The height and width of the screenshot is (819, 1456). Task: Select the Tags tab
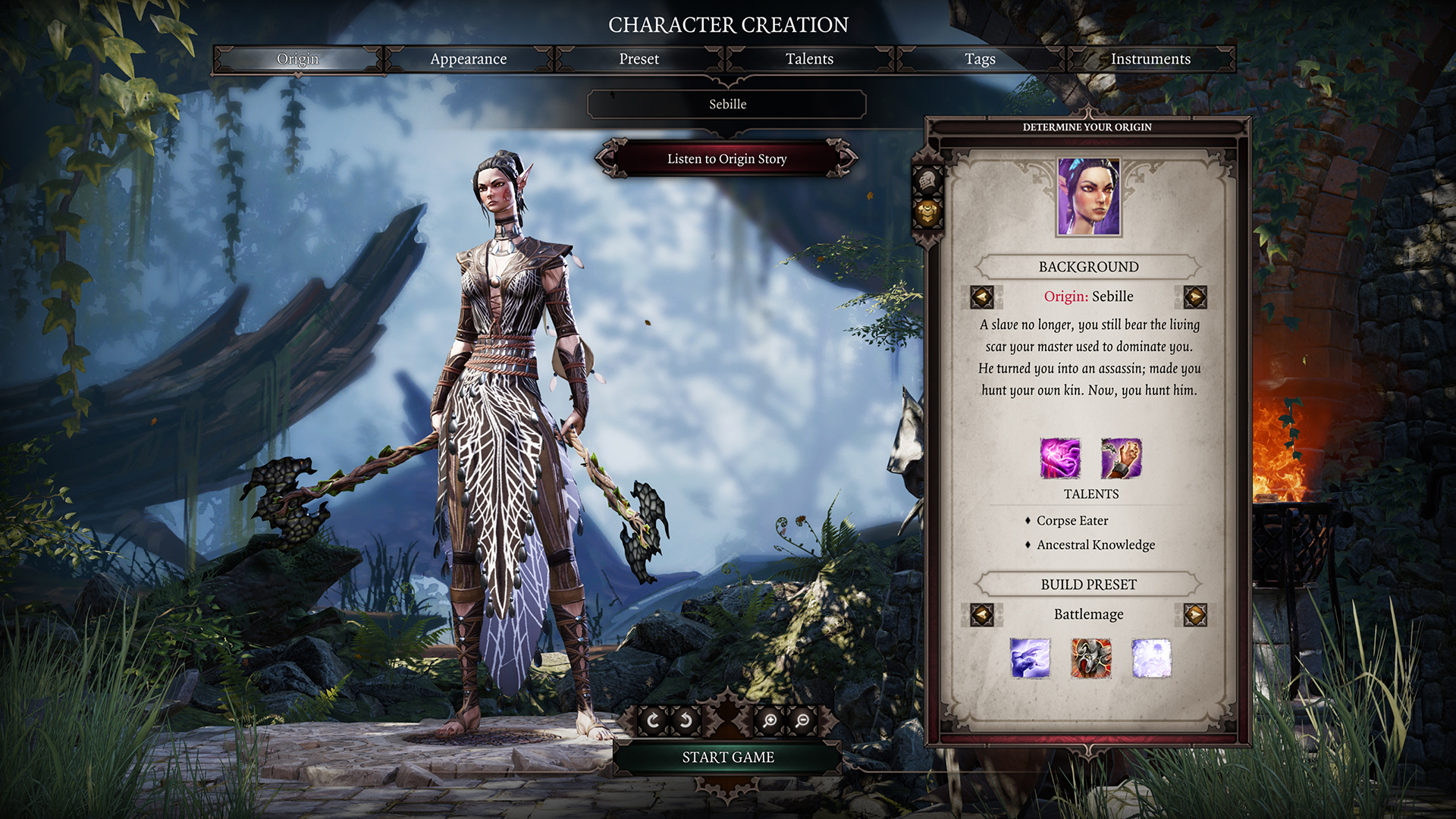point(980,59)
